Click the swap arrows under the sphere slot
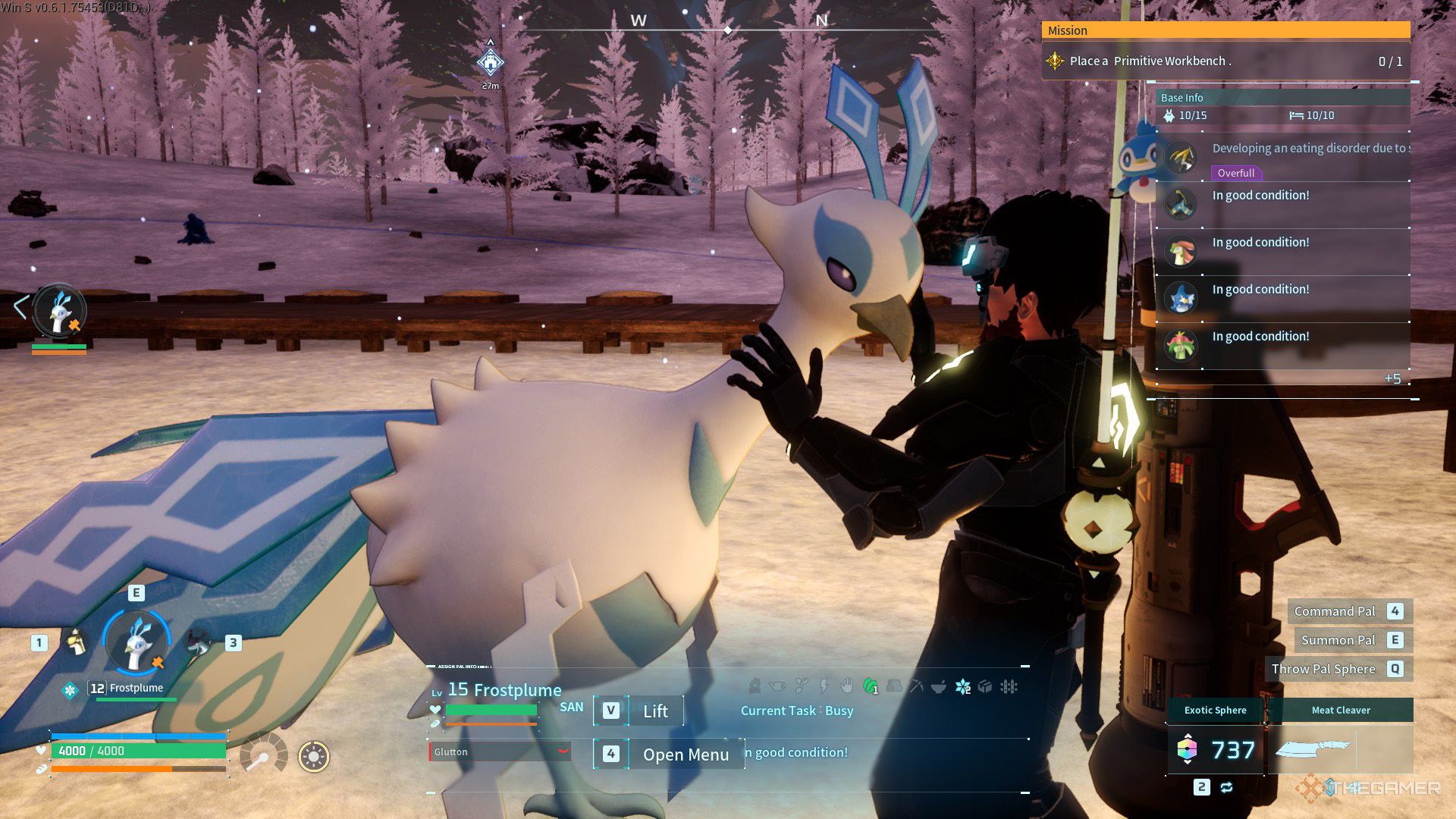Screen dimensions: 1456x819 pyautogui.click(x=1226, y=787)
